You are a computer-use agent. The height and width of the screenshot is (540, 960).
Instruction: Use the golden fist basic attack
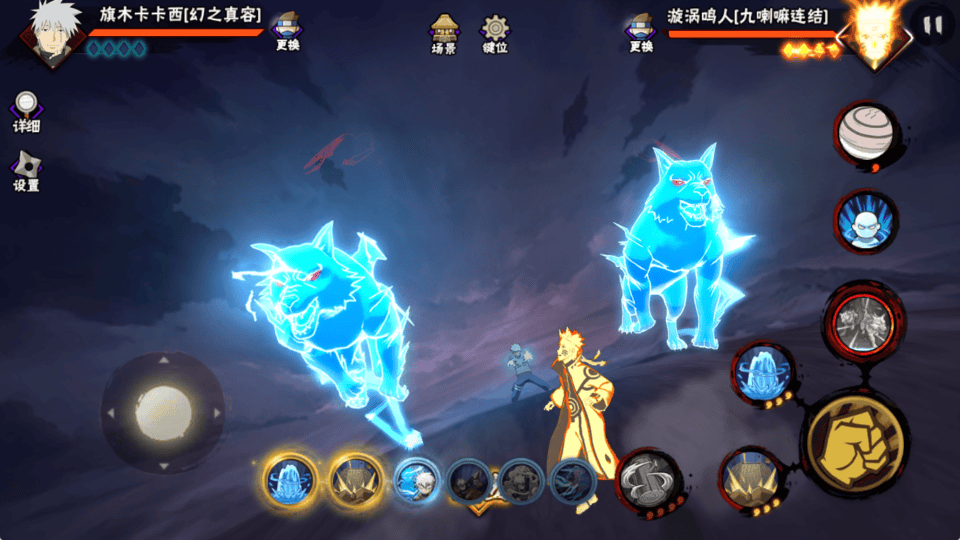[x=855, y=442]
